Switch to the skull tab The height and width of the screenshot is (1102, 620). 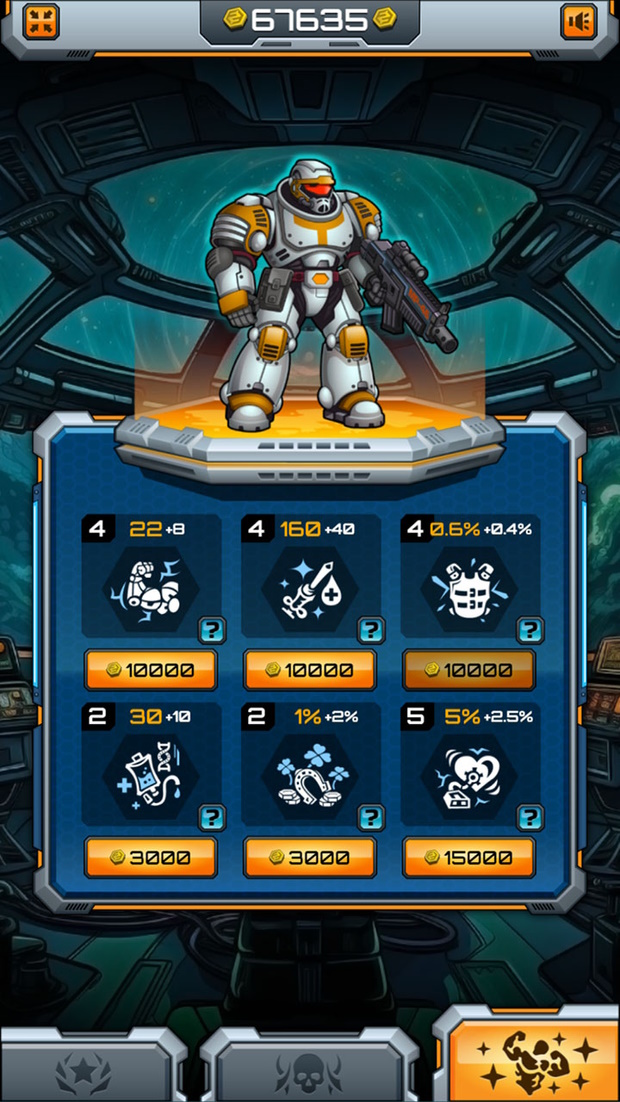tap(308, 1070)
